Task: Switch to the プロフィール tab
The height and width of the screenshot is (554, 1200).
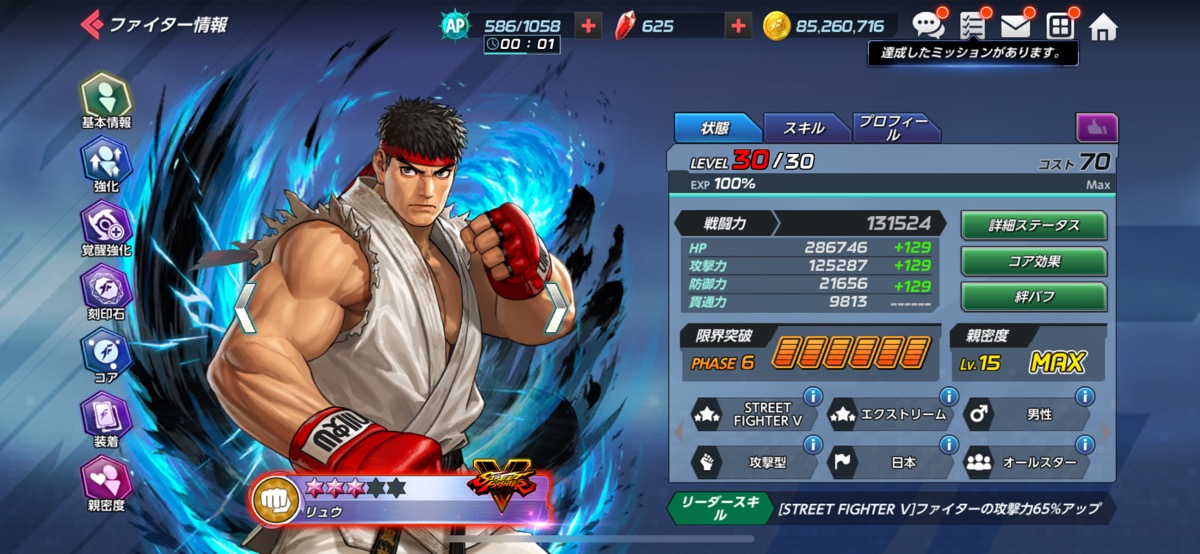Action: click(x=894, y=128)
